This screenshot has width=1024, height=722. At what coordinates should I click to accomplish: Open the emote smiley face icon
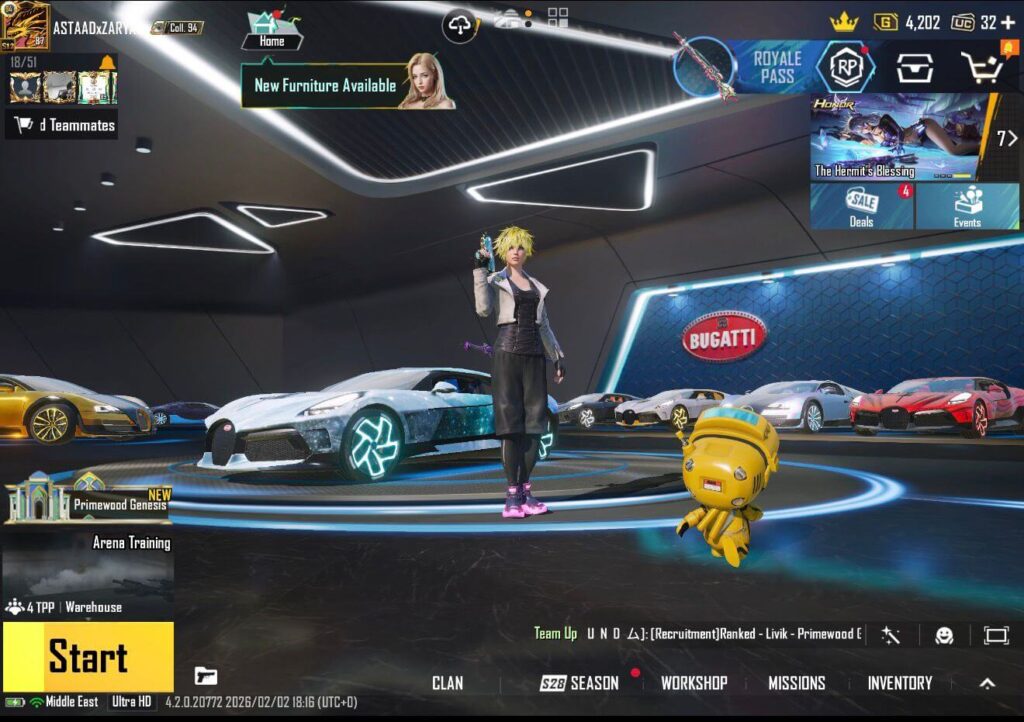point(944,635)
